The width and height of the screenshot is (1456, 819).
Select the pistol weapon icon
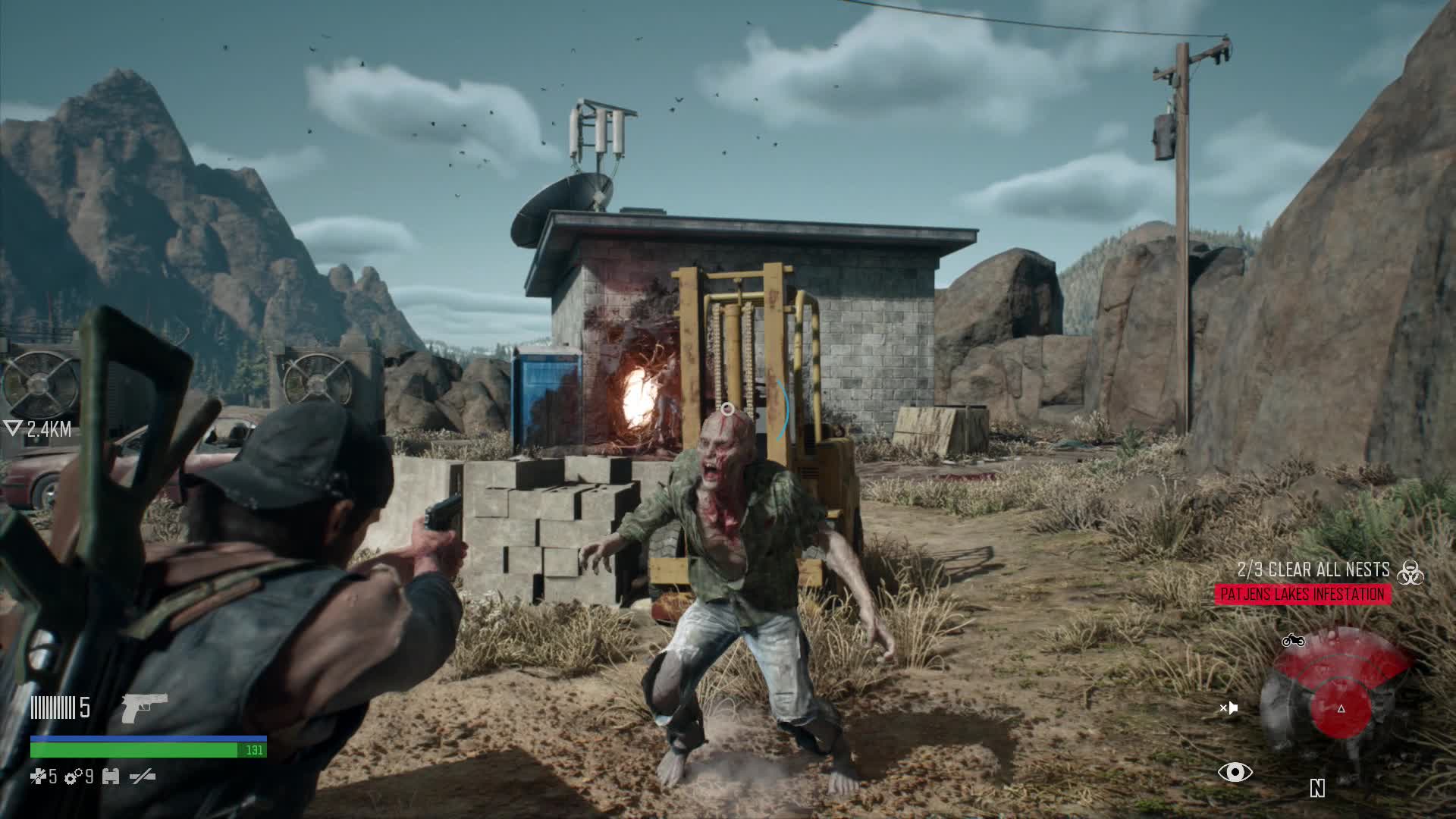(x=144, y=708)
